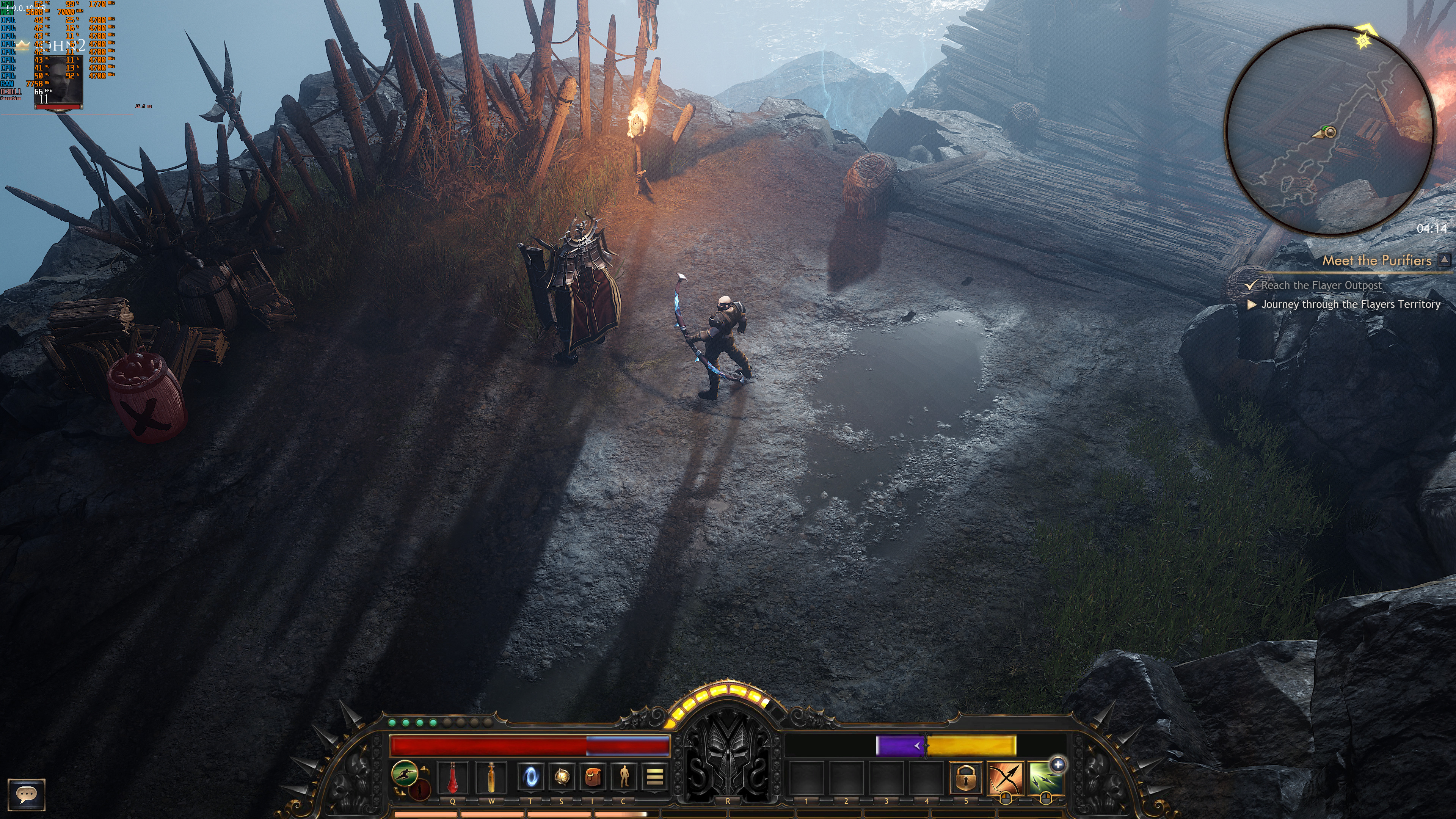Use the yellow stamina potion flask
Screen dimensions: 1456x819
491,778
